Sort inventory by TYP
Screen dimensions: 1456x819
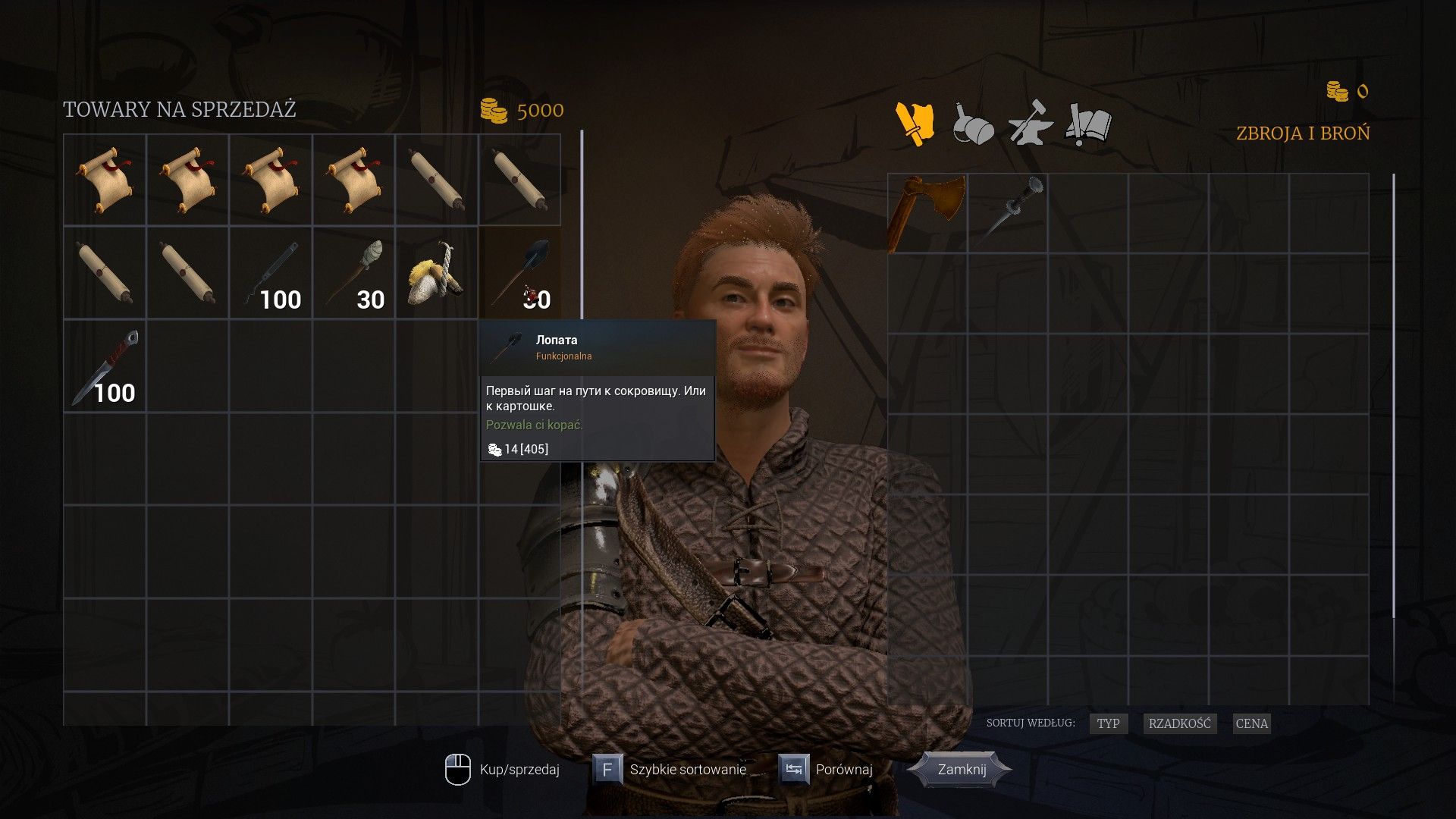pos(1108,723)
